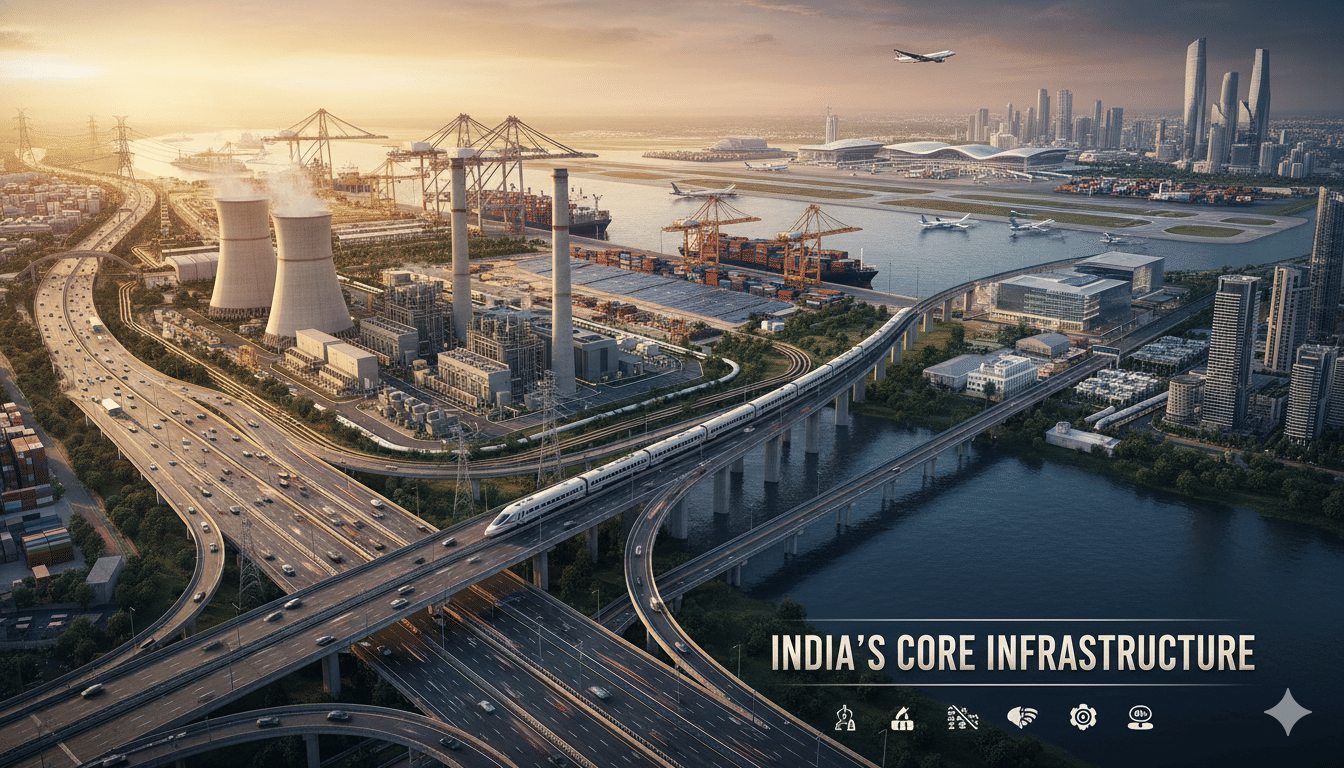The height and width of the screenshot is (768, 1344).
Task: Choose the oval monitor icon
Action: tap(1140, 716)
